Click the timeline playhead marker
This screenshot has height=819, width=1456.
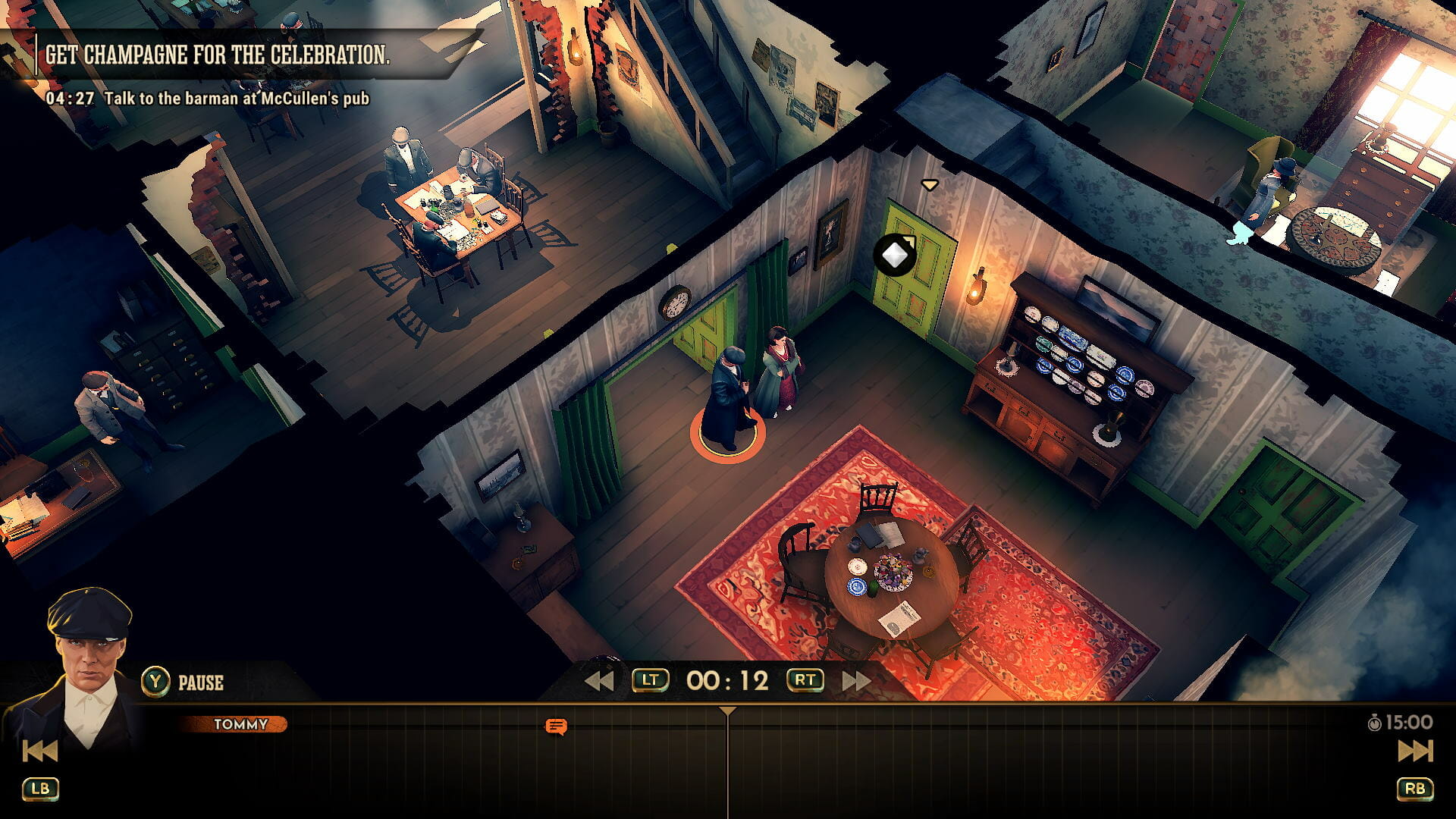727,711
